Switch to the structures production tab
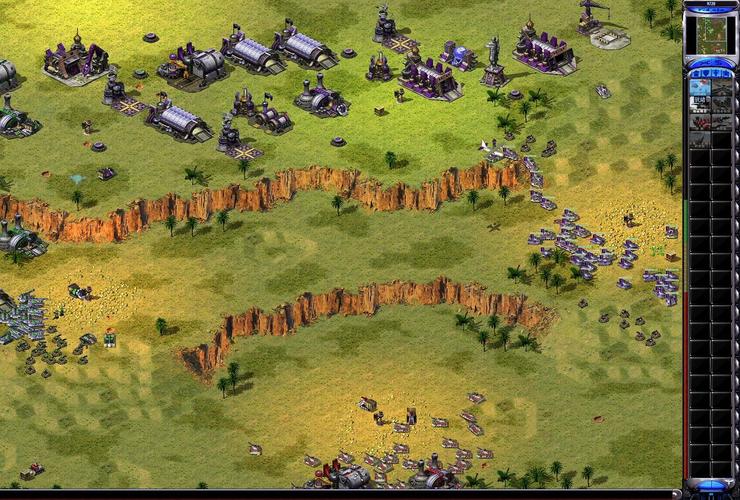 pos(695,74)
